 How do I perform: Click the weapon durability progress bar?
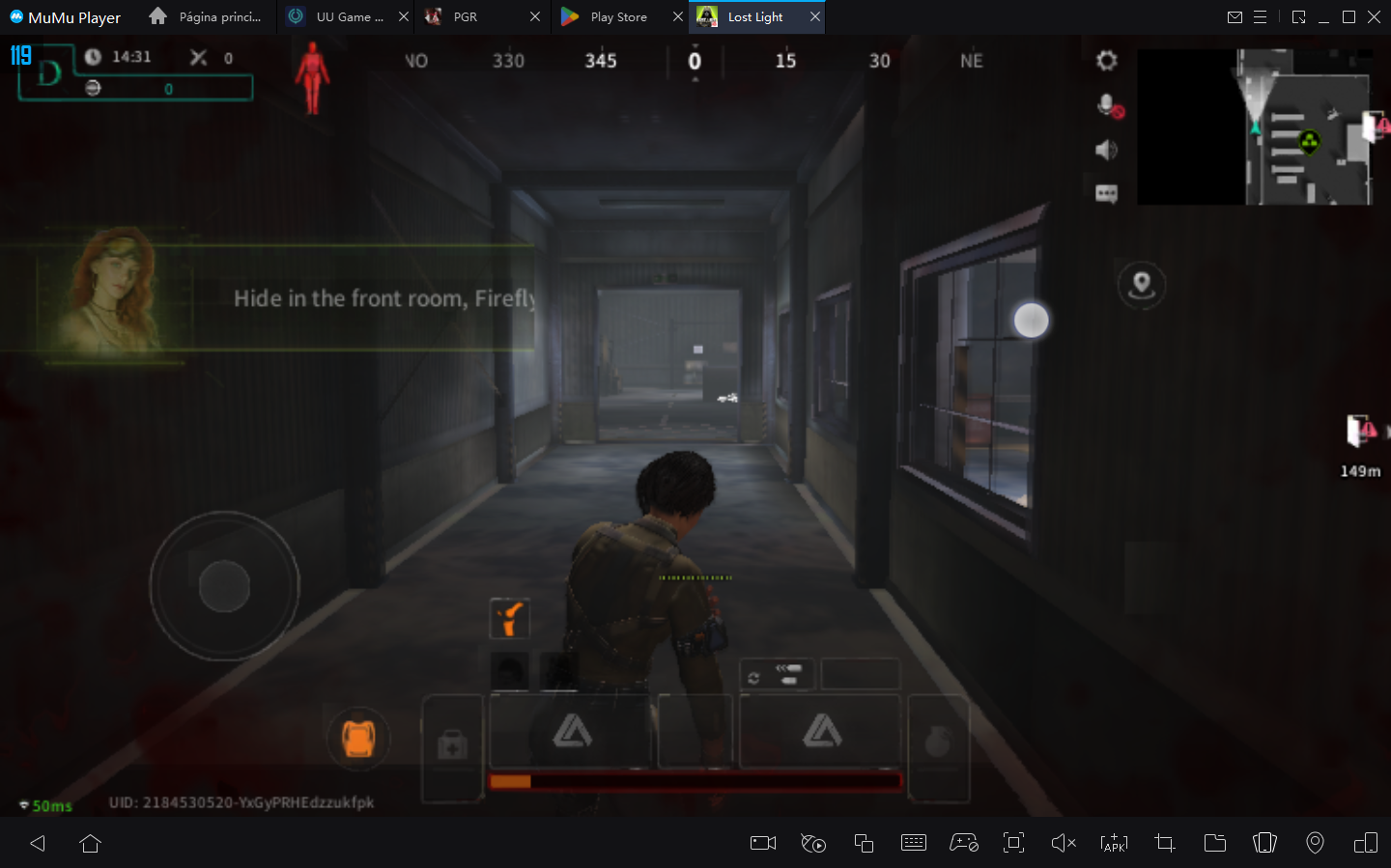[695, 780]
